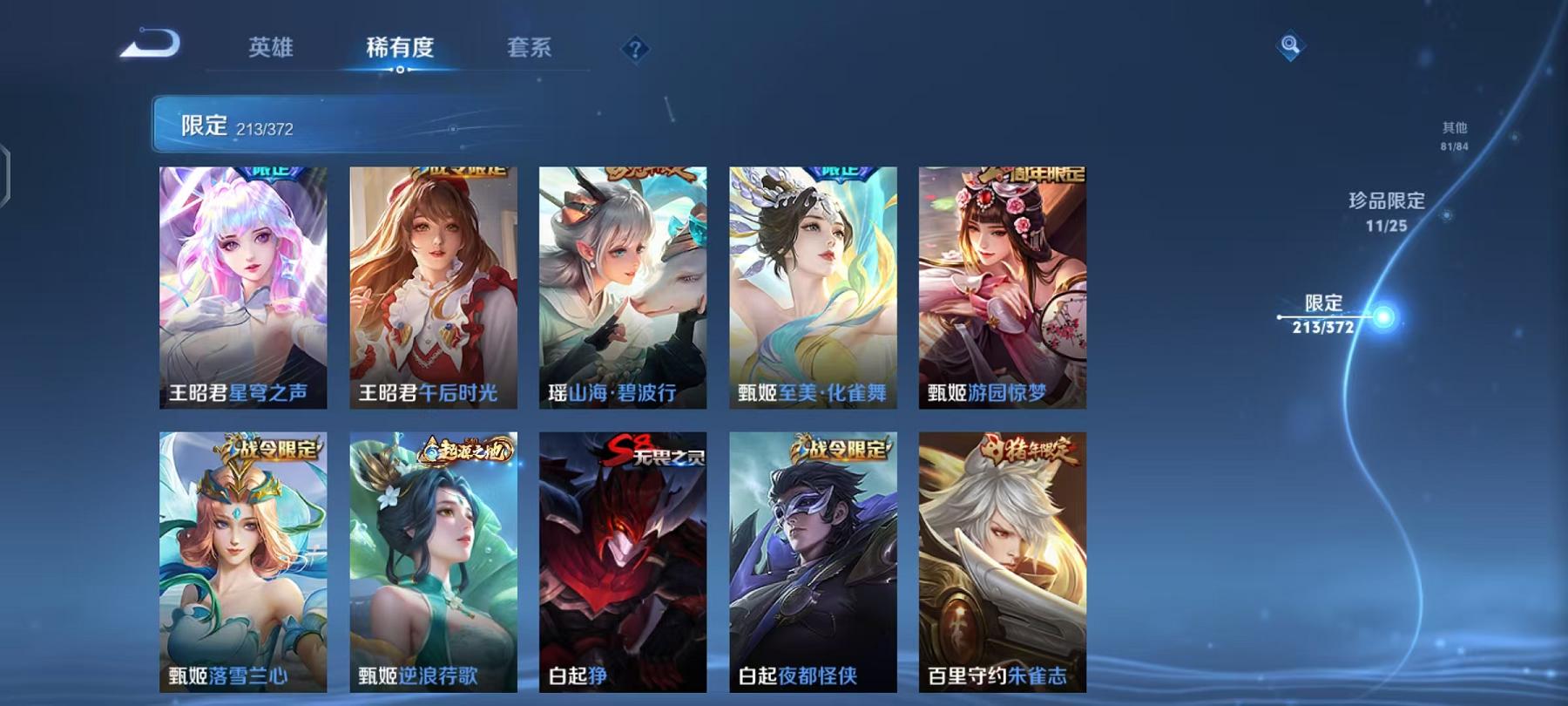Switch to the 英雄 tab
The width and height of the screenshot is (1568, 706).
(x=272, y=50)
